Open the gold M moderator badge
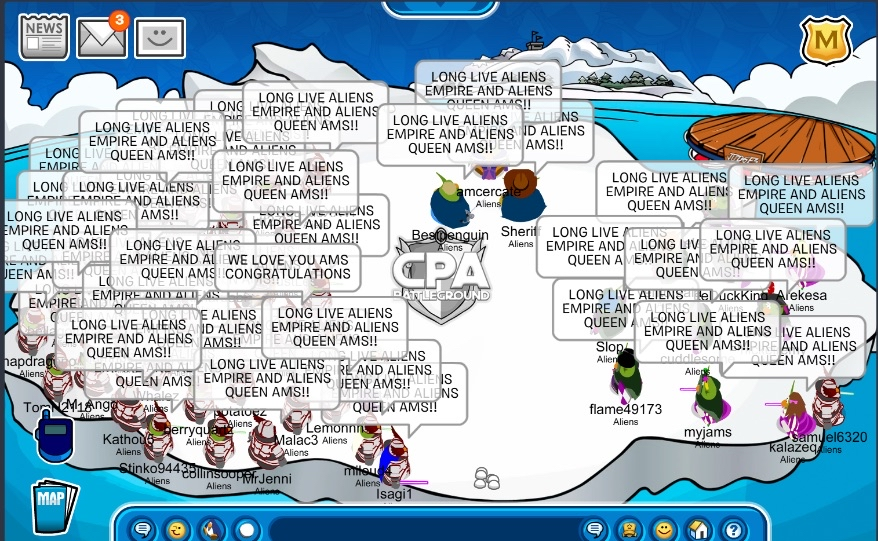 (826, 41)
